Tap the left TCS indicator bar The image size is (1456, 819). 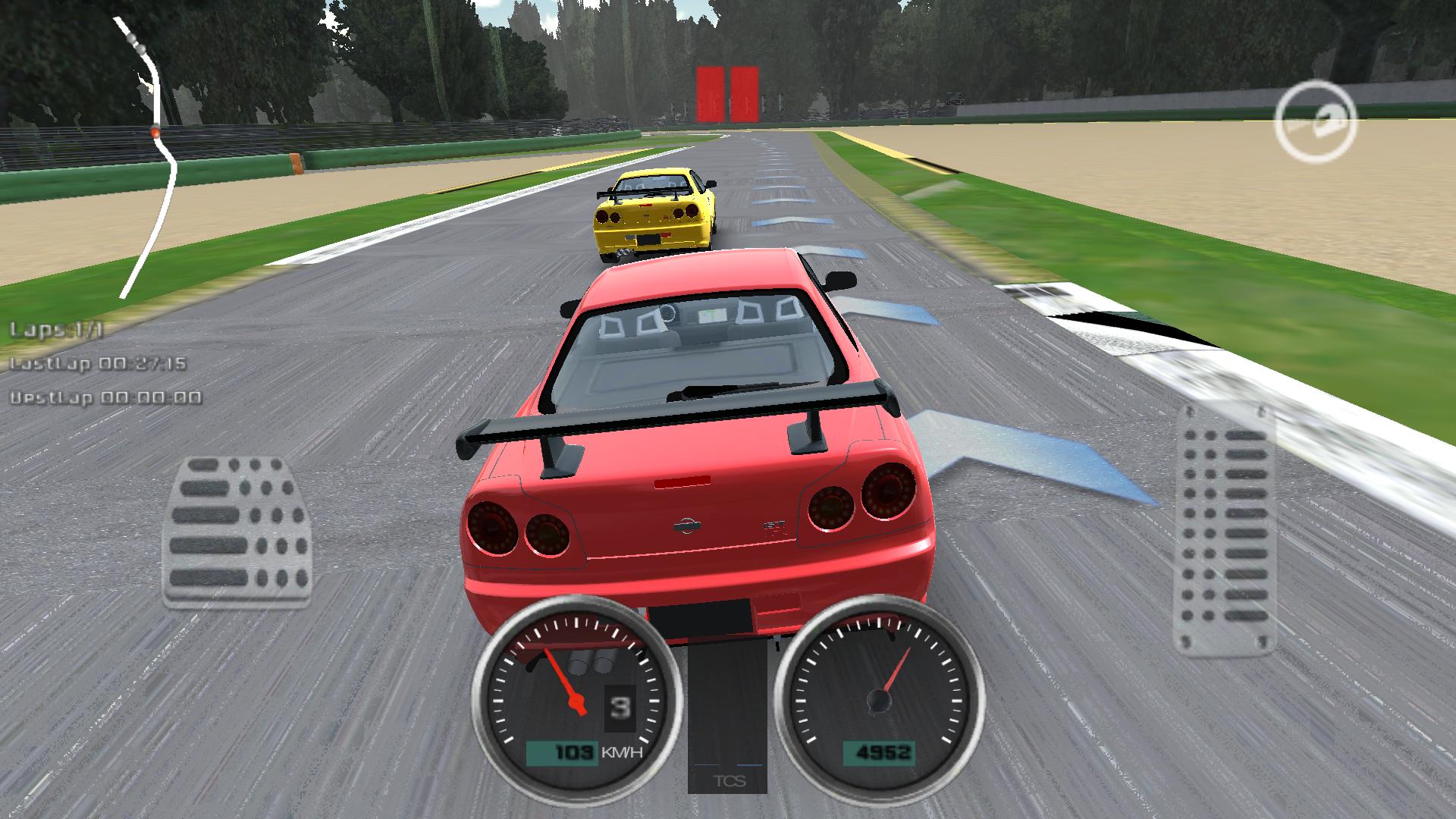point(706,765)
